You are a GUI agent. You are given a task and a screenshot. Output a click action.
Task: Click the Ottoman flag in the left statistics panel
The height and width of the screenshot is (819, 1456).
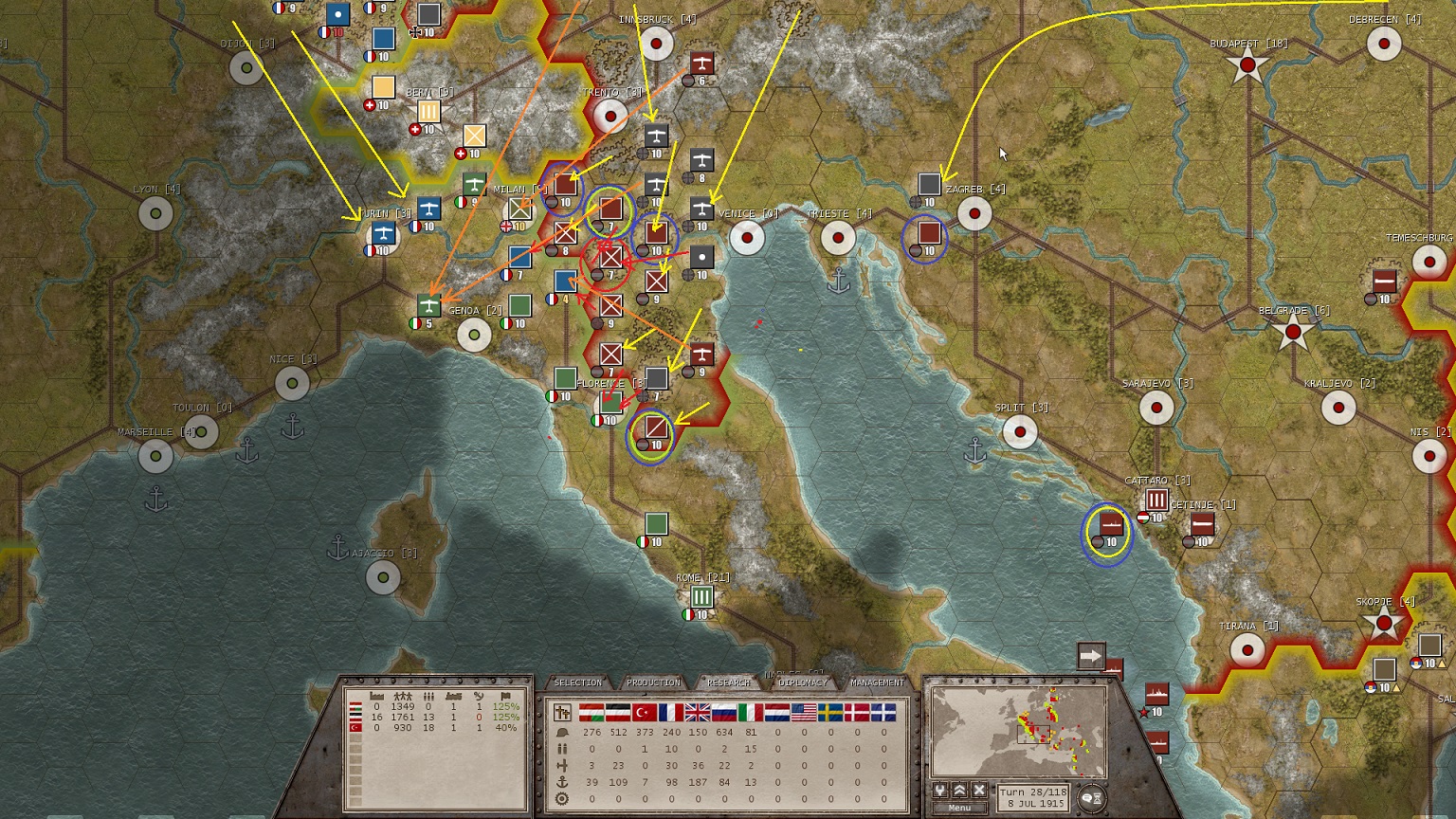pyautogui.click(x=355, y=727)
